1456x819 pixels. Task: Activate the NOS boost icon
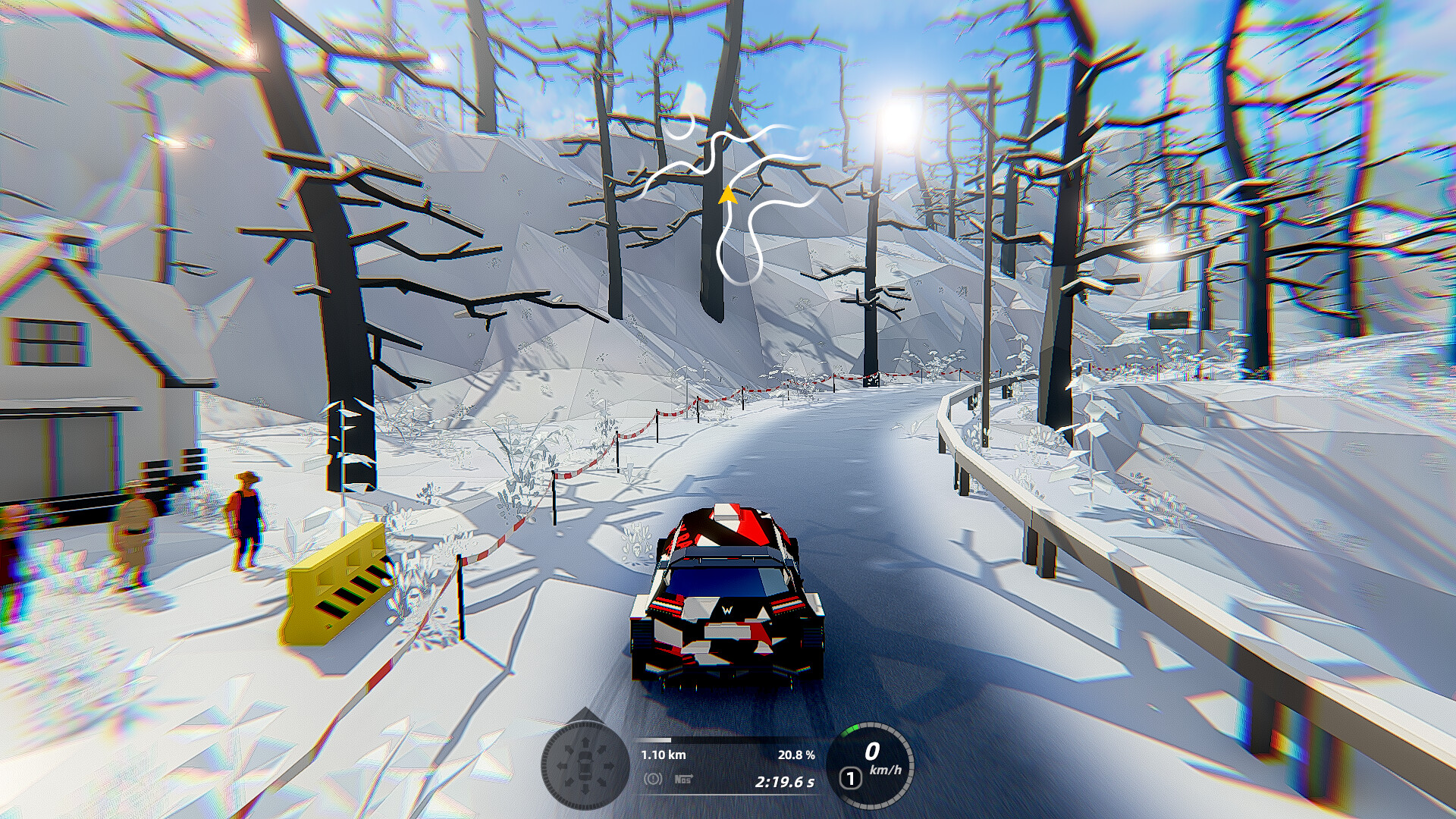pos(682,779)
